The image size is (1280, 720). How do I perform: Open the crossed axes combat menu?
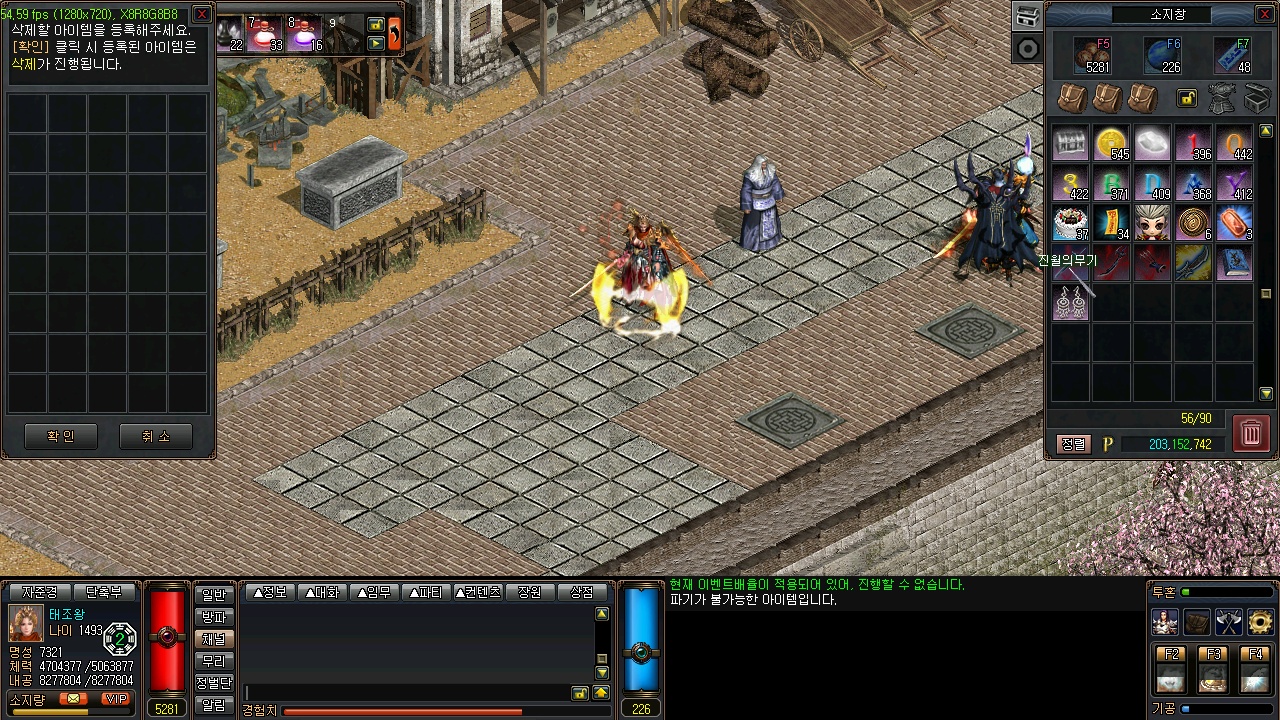click(x=1228, y=622)
